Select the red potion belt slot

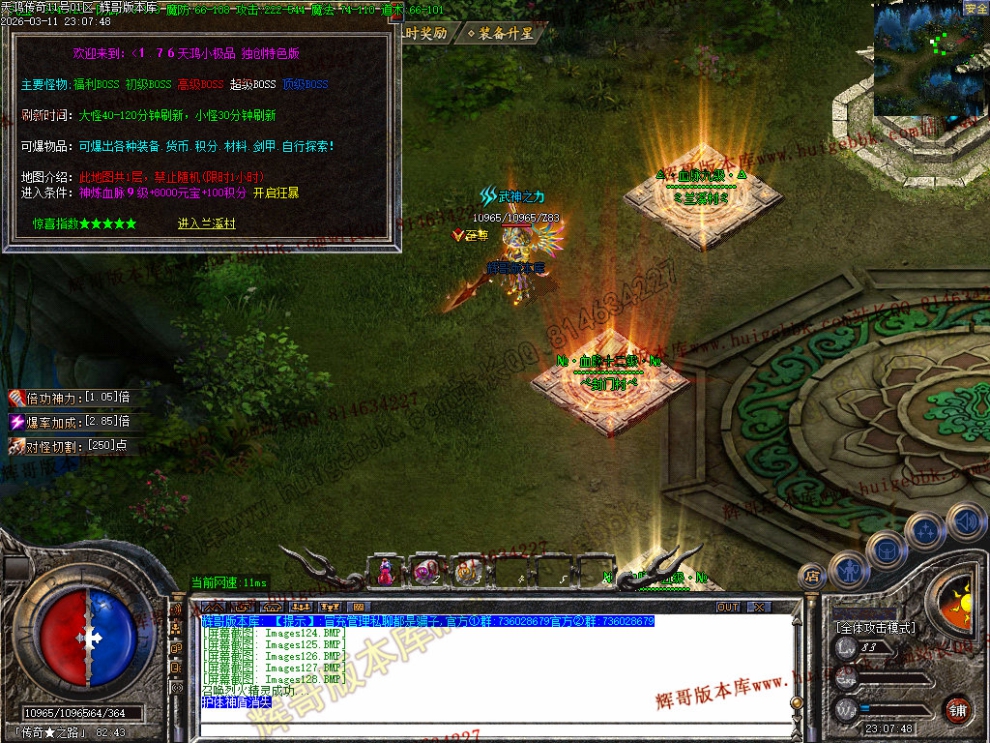point(384,571)
